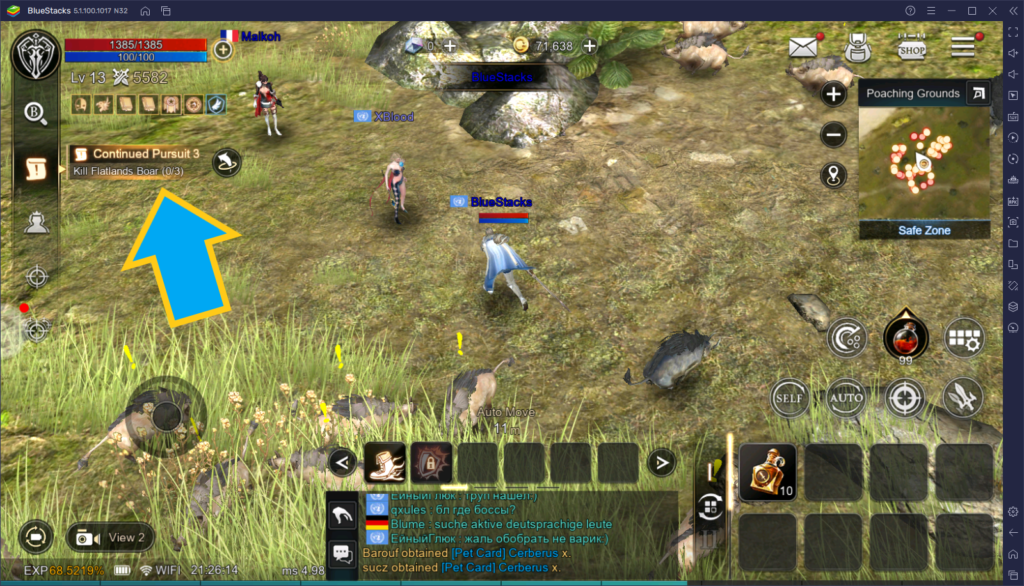Open the View 2 camera mode button
1024x586 pixels.
tap(112, 537)
